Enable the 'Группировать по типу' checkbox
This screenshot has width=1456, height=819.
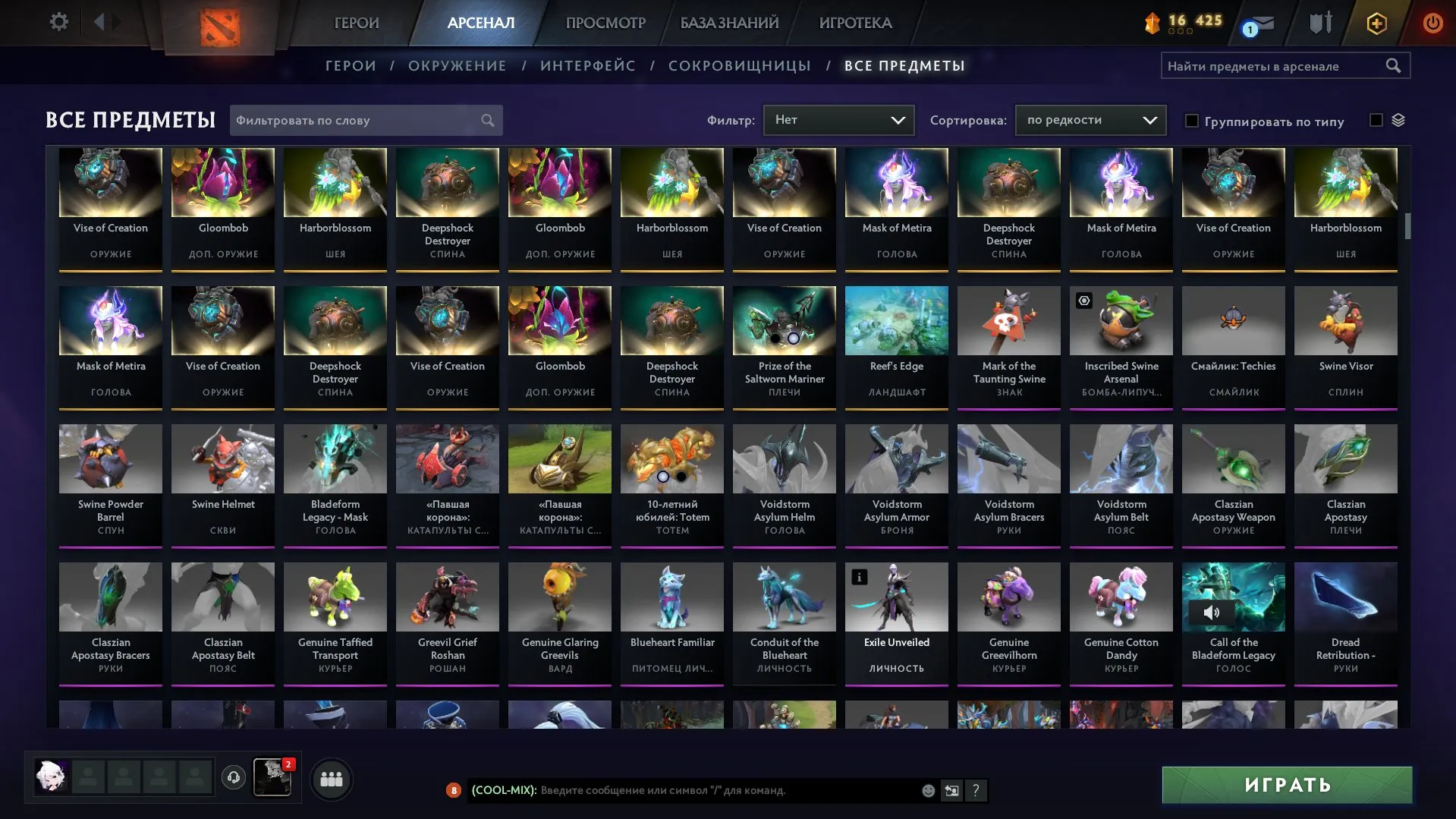pyautogui.click(x=1193, y=120)
